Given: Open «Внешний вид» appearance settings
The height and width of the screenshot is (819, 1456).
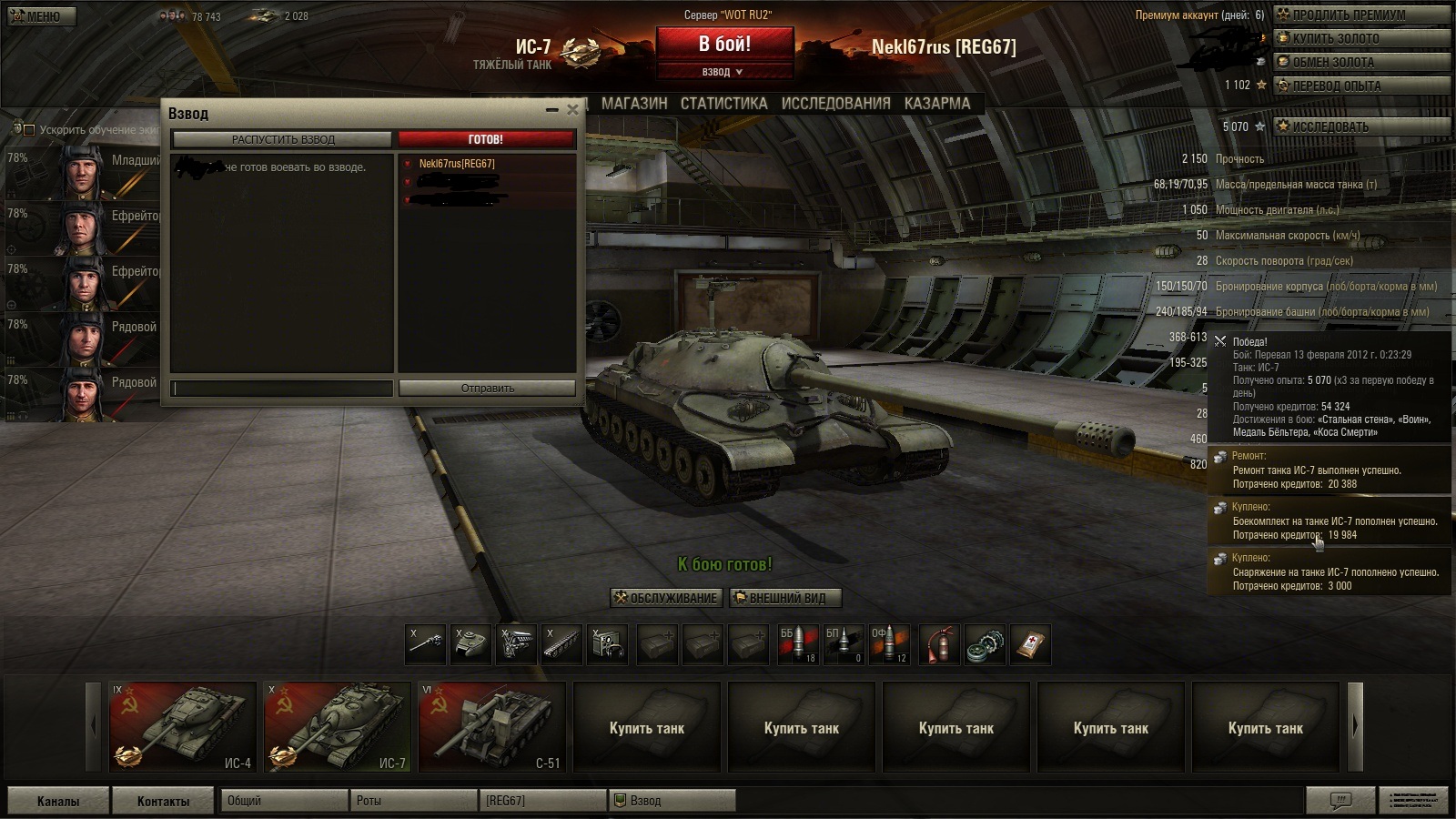Looking at the screenshot, I should (785, 598).
